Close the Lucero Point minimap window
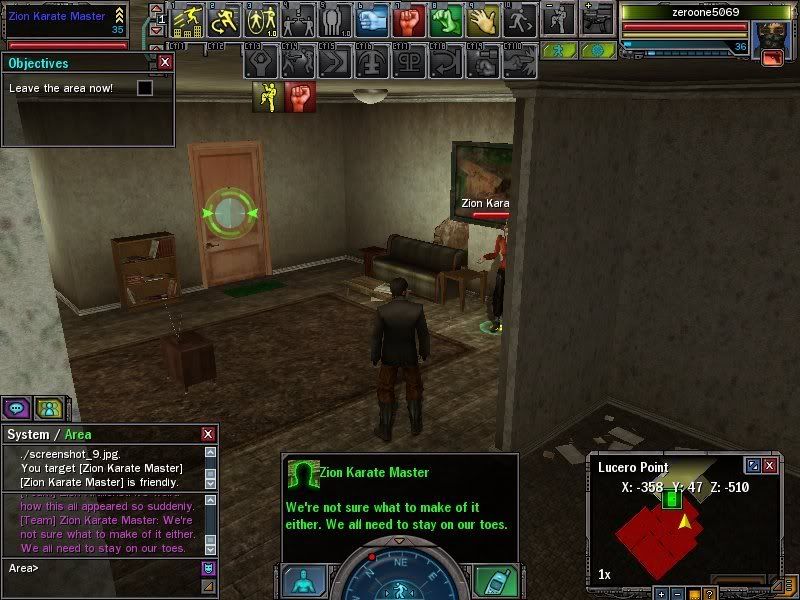This screenshot has height=600, width=800. click(x=770, y=466)
